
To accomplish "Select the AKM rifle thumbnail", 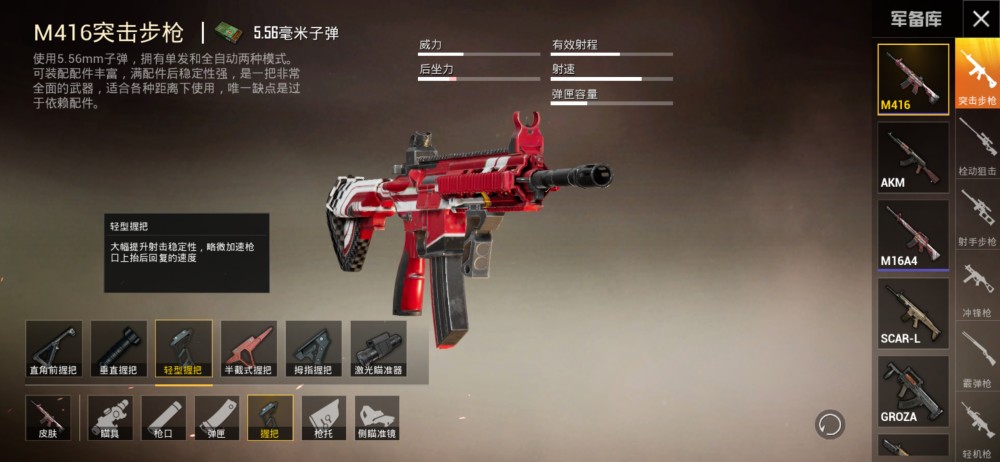I will (913, 157).
